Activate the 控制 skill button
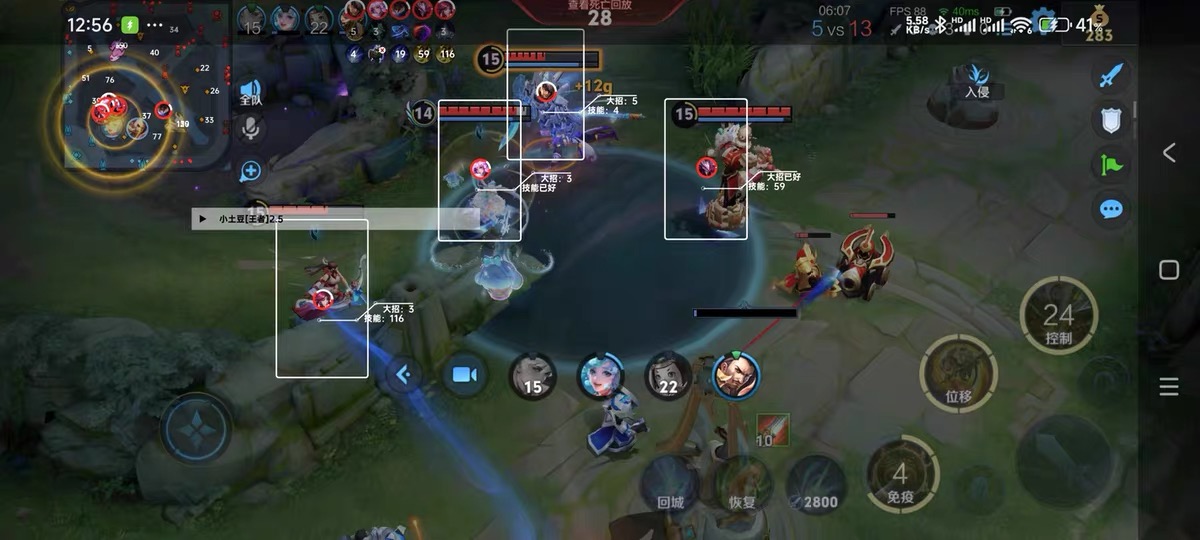 tap(1058, 317)
